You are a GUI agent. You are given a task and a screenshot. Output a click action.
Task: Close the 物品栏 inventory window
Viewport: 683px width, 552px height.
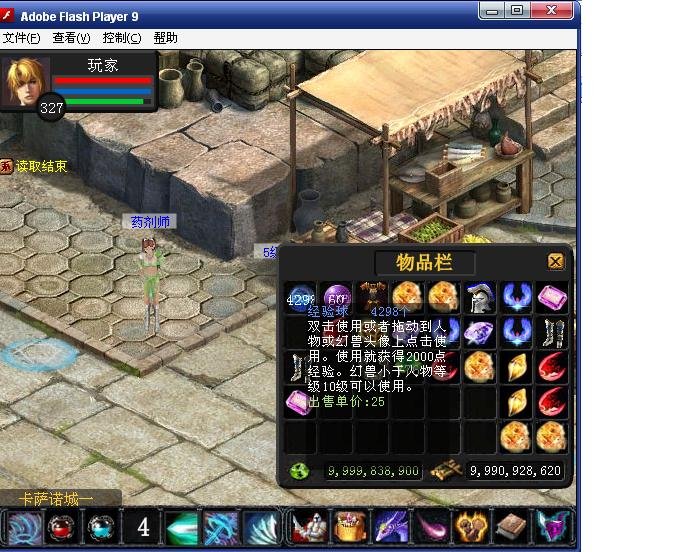tap(556, 262)
